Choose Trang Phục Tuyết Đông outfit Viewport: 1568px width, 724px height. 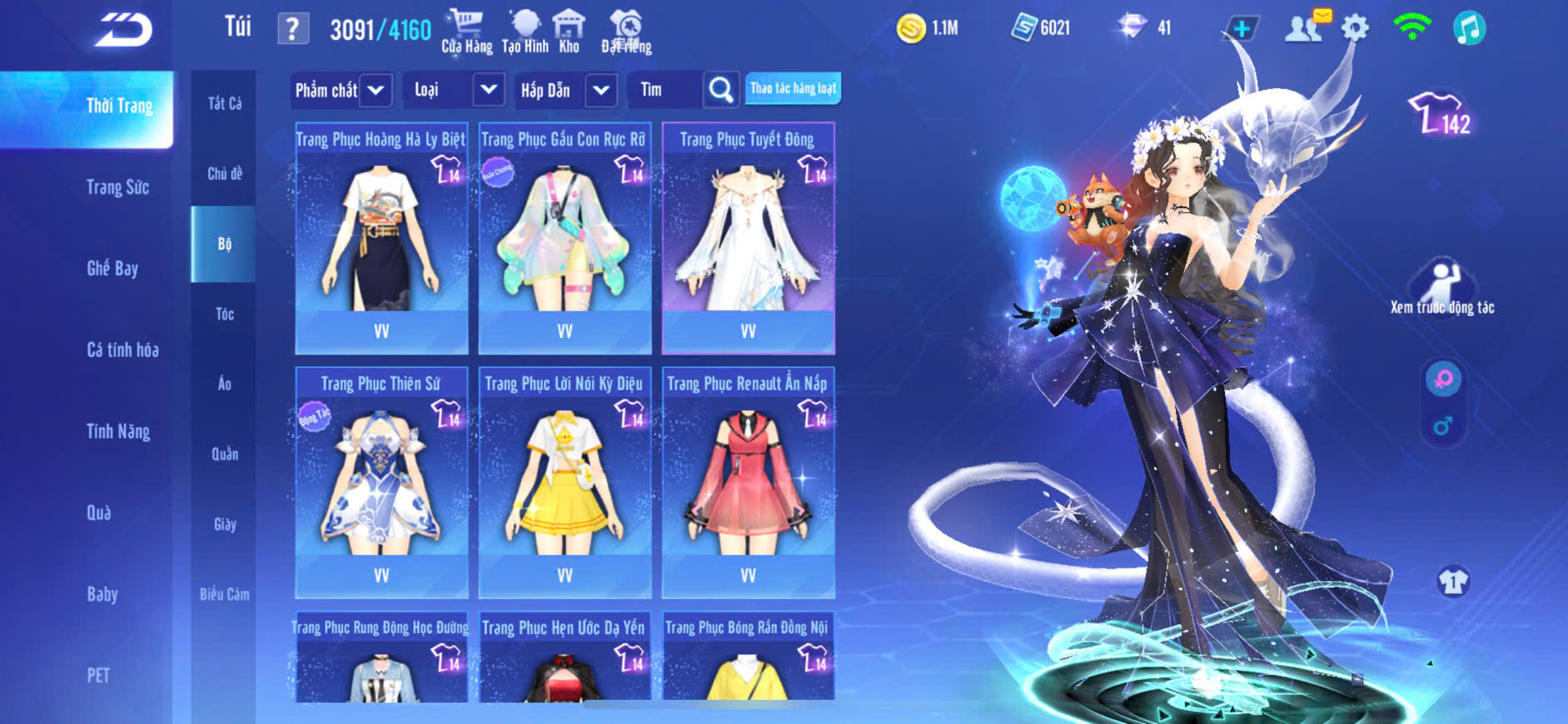point(748,238)
